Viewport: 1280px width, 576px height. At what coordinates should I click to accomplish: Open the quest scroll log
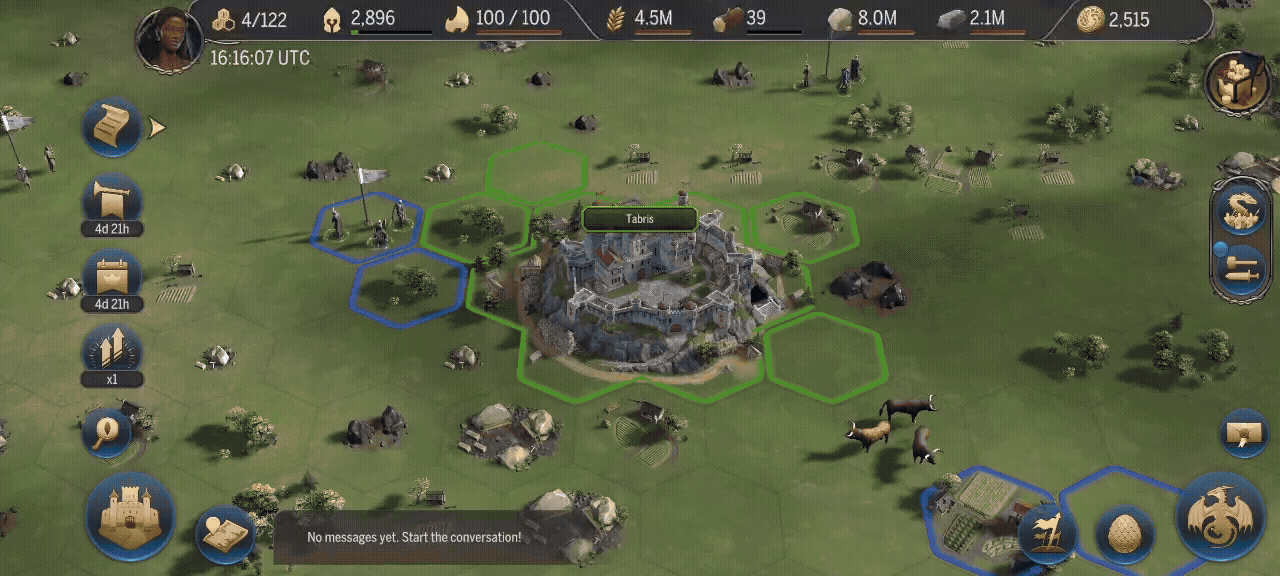click(111, 126)
